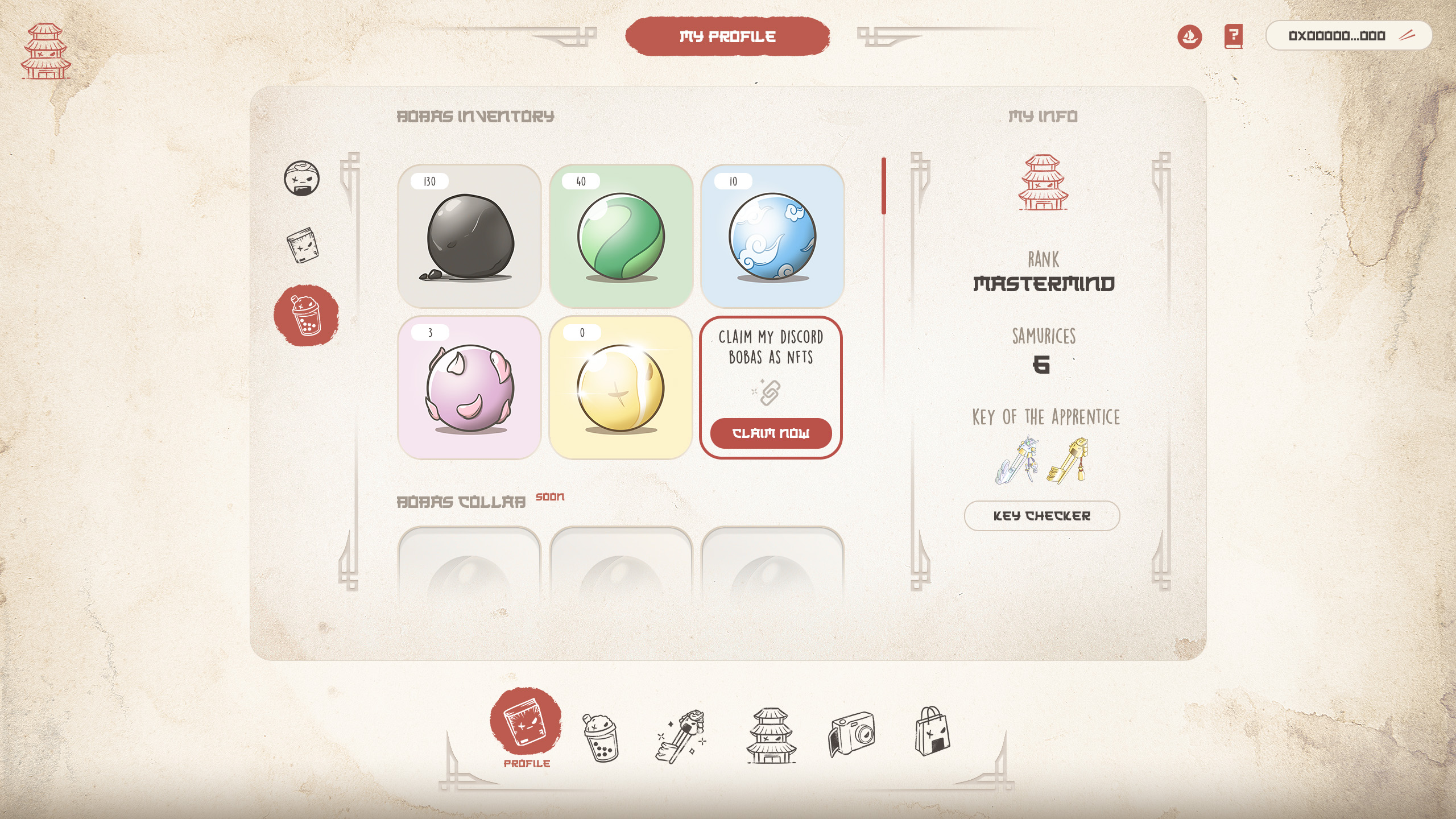Go to the boba cup page in bottom navigation
Viewport: 1456px width, 819px height.
pos(600,737)
